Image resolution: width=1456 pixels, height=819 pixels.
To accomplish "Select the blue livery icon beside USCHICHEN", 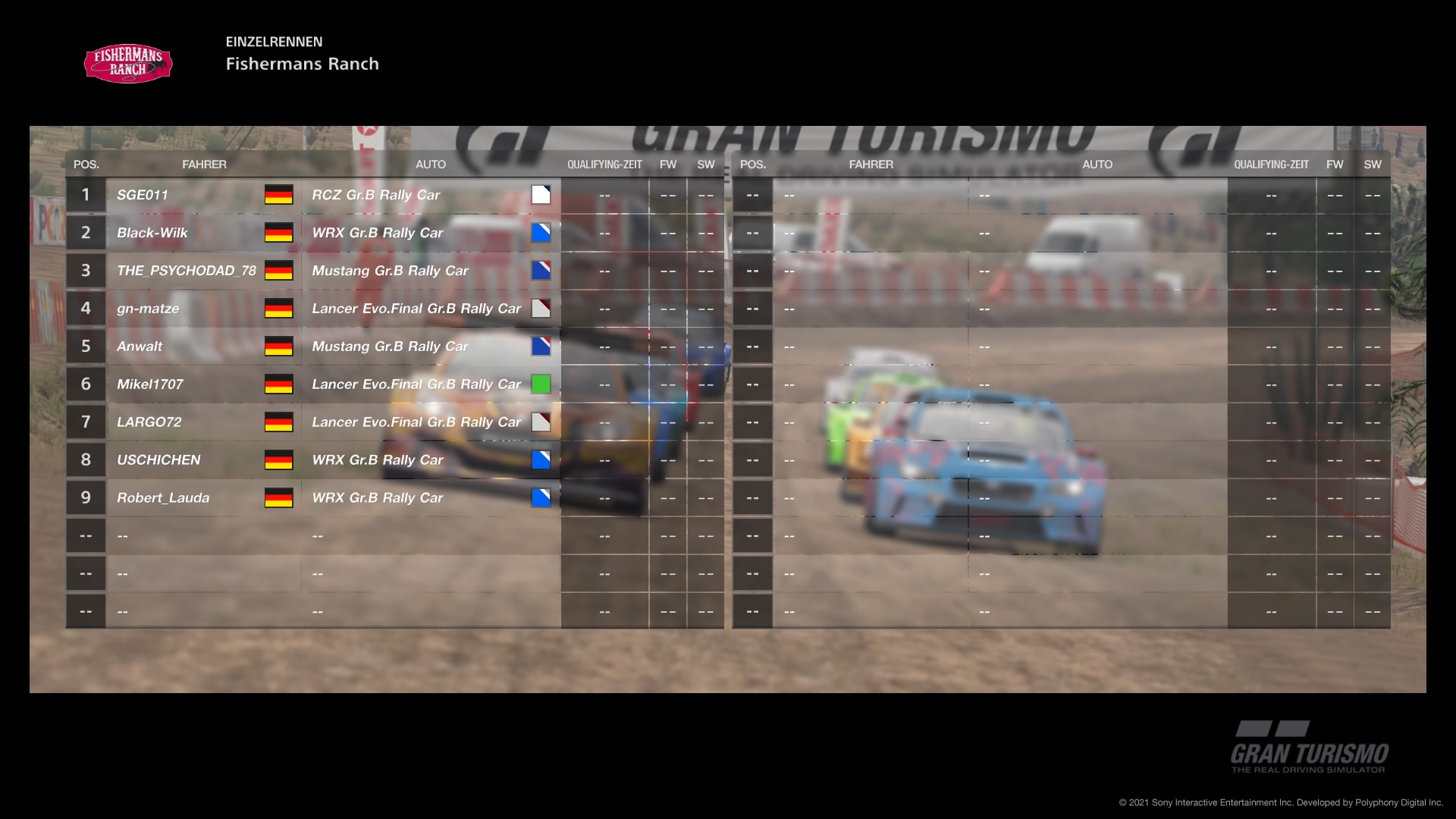I will pyautogui.click(x=541, y=460).
